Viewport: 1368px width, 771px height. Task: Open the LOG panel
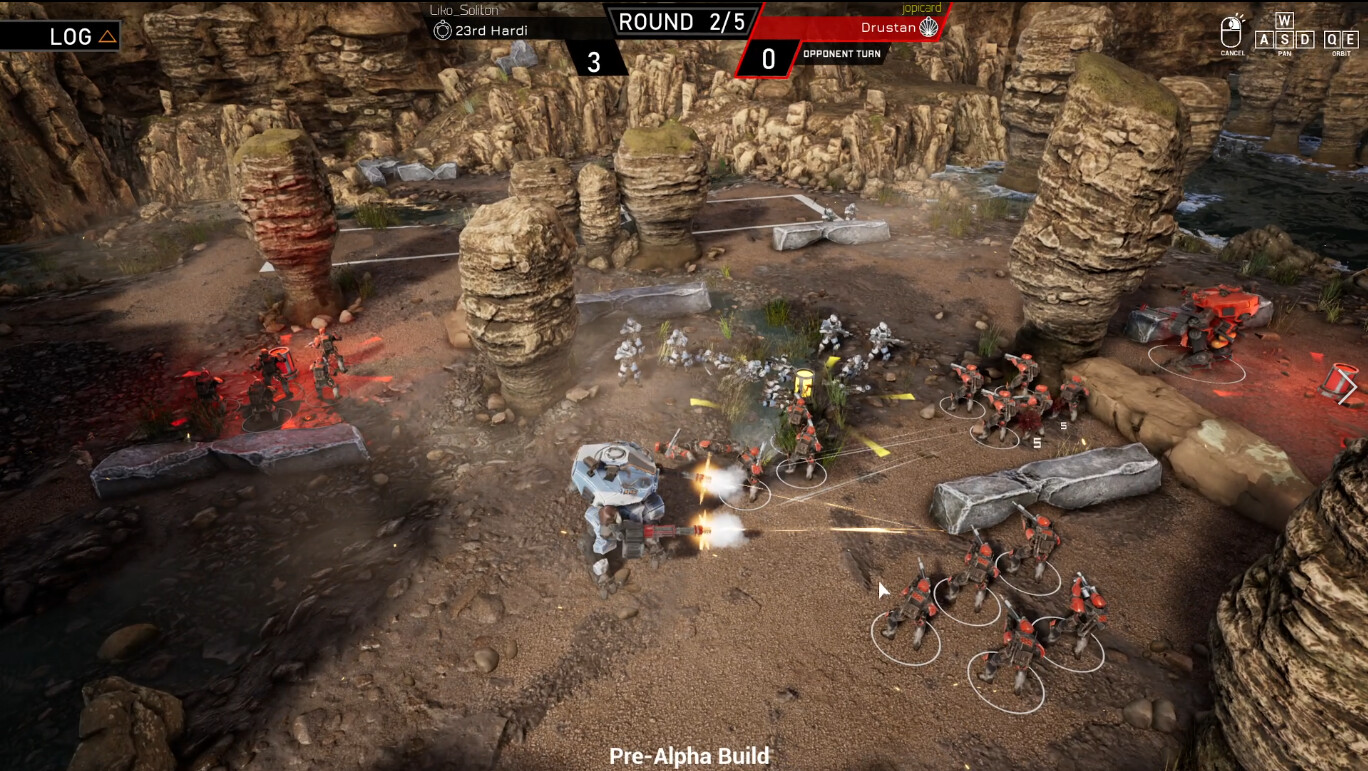82,37
